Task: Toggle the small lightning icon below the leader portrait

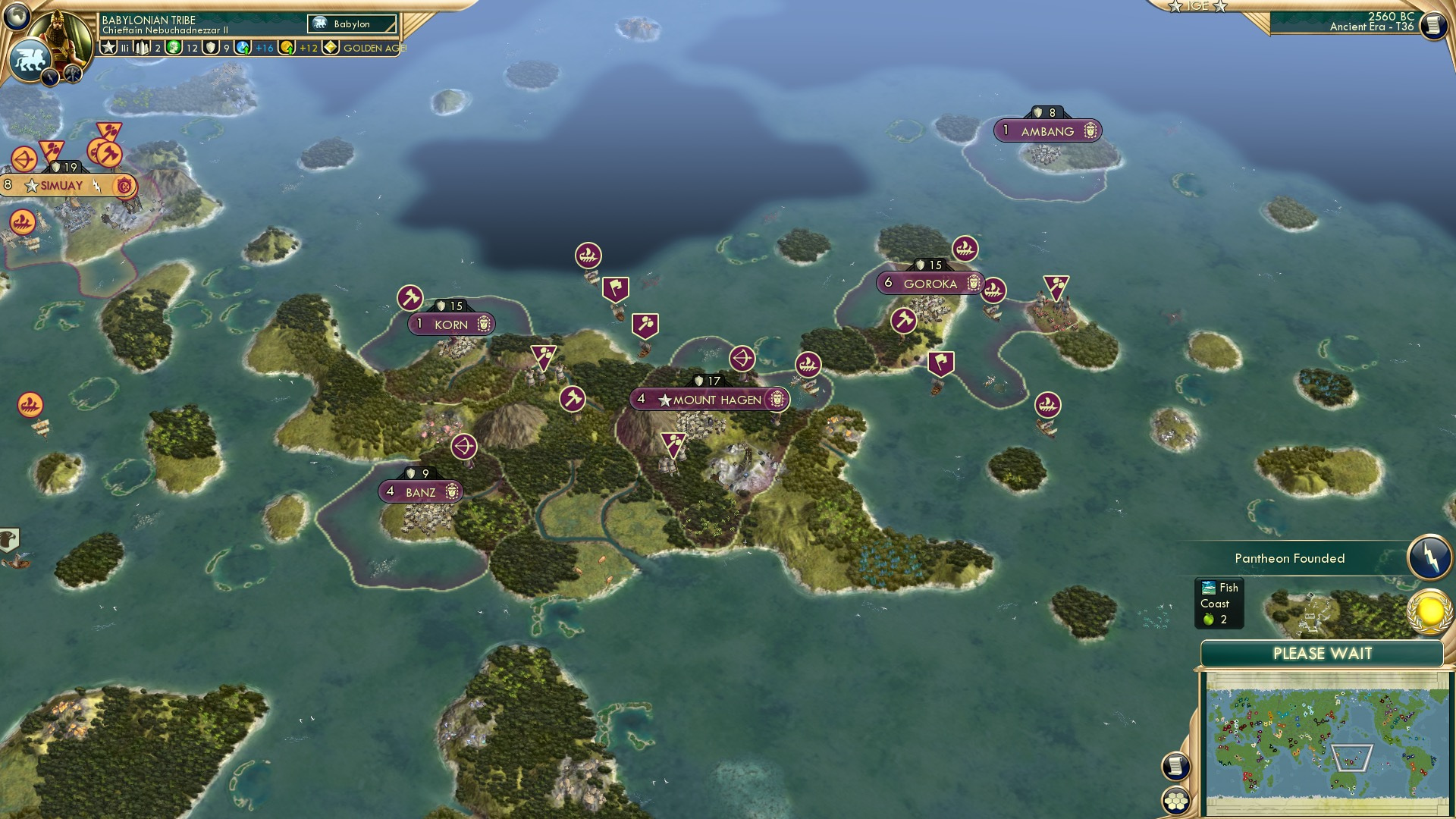Action: point(49,78)
